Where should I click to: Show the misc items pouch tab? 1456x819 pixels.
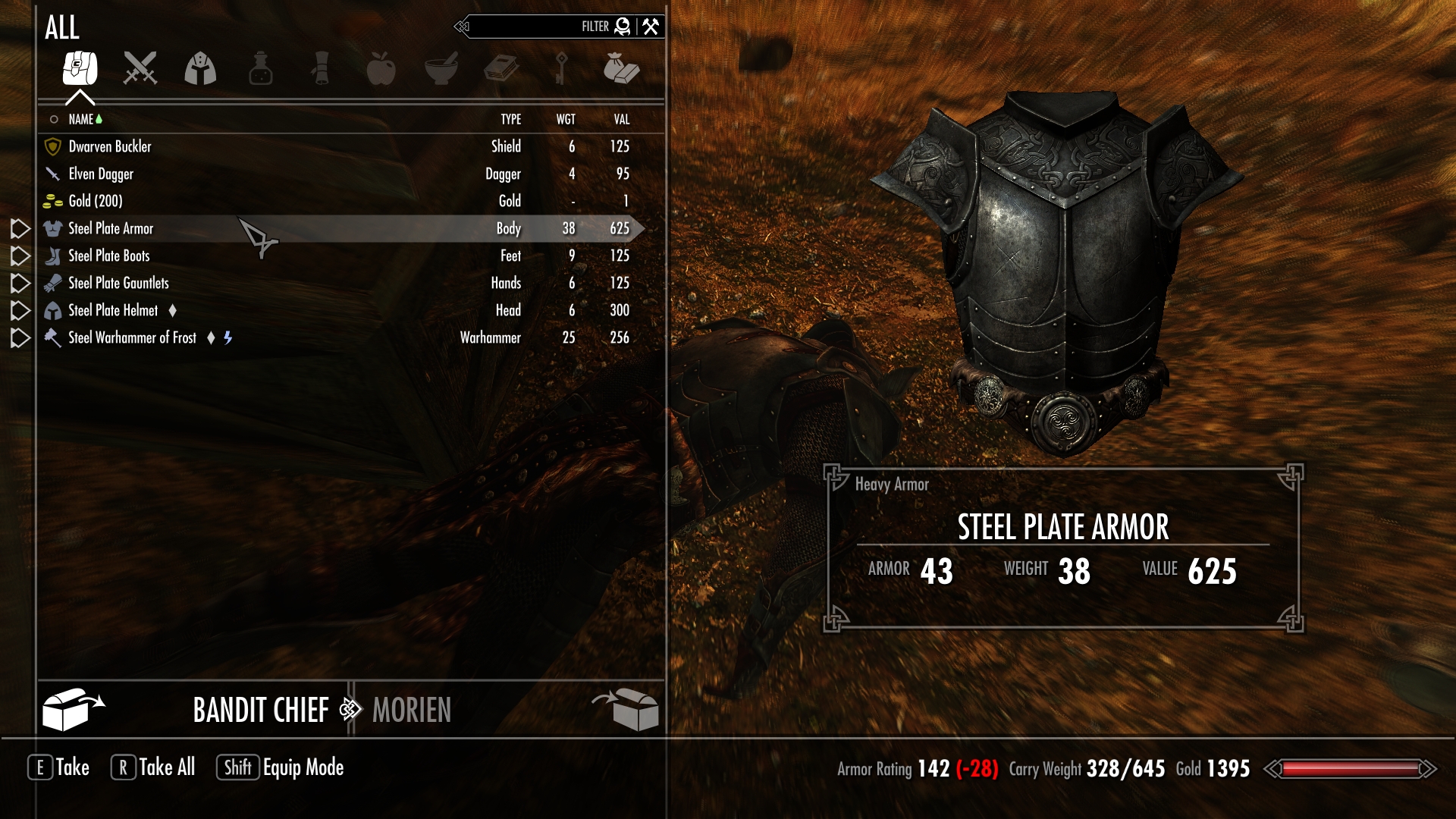coord(621,68)
